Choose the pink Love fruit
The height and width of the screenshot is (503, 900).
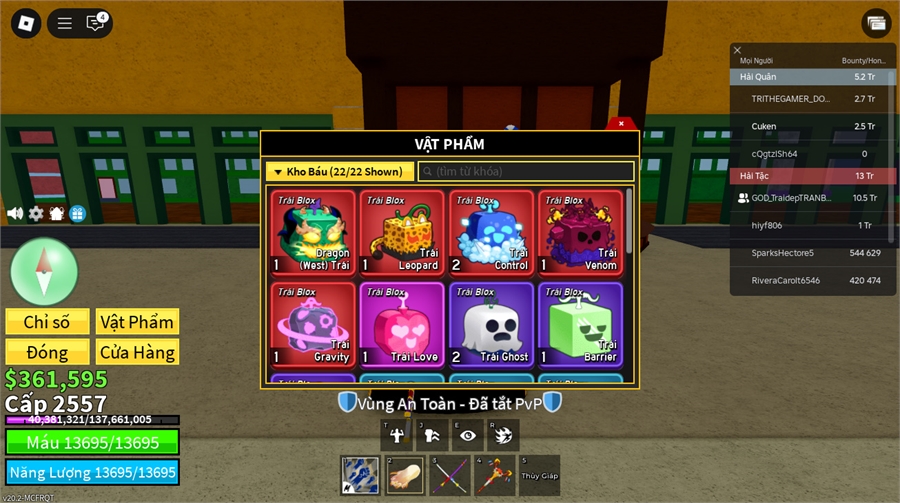(x=402, y=325)
